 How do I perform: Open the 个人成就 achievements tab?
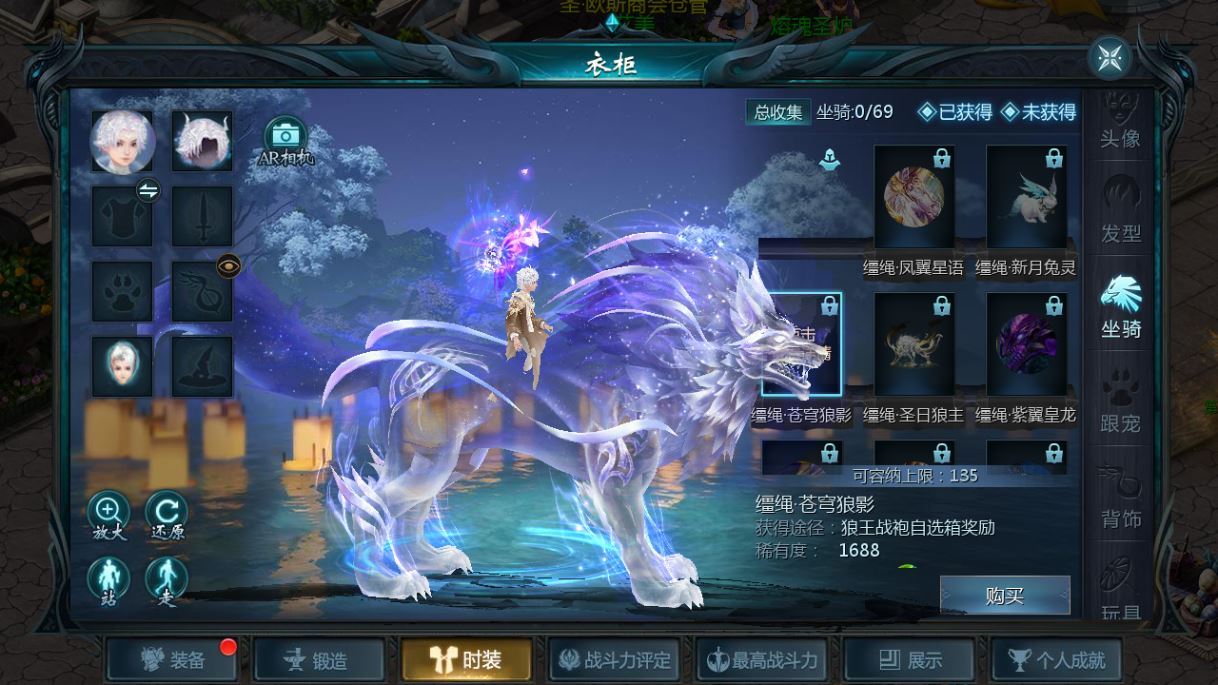click(x=1056, y=660)
